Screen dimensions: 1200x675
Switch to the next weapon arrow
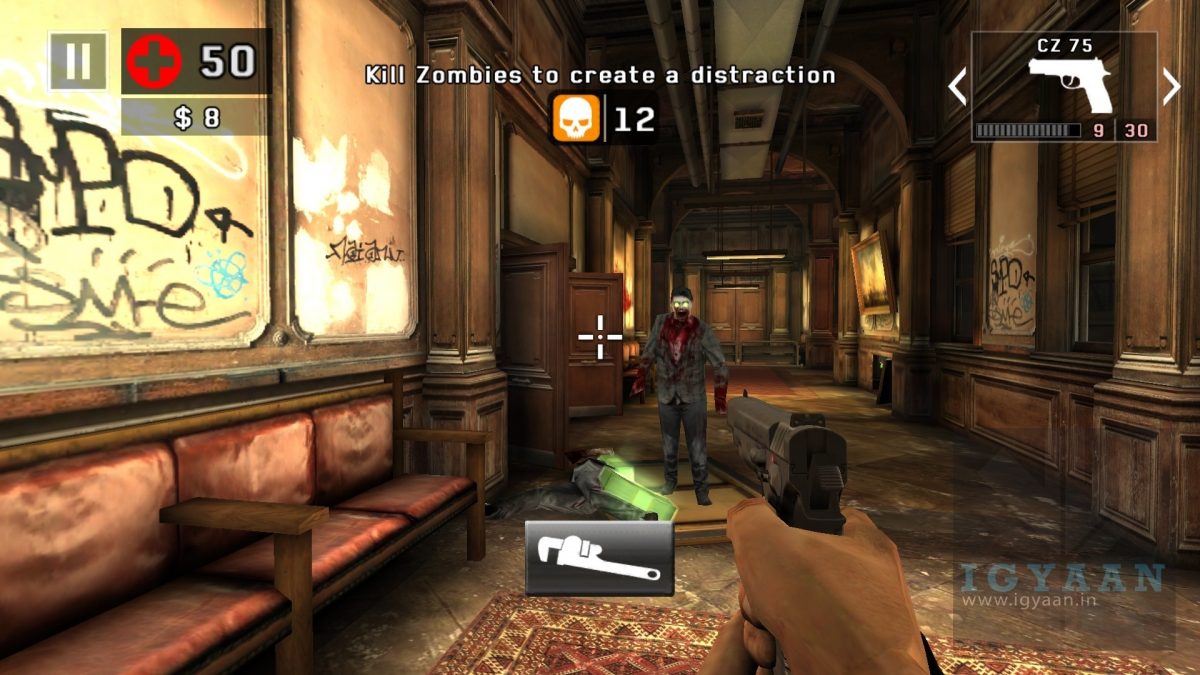click(x=1172, y=87)
